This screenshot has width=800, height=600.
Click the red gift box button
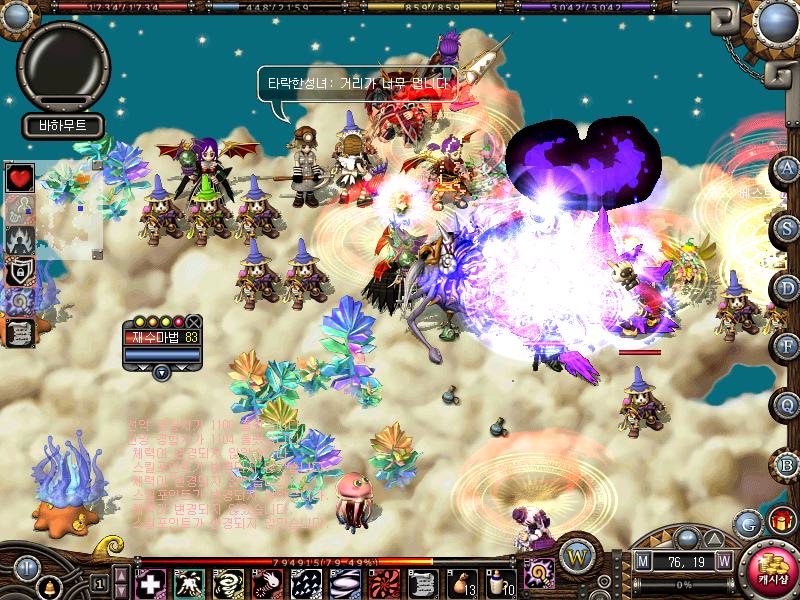coord(780,520)
